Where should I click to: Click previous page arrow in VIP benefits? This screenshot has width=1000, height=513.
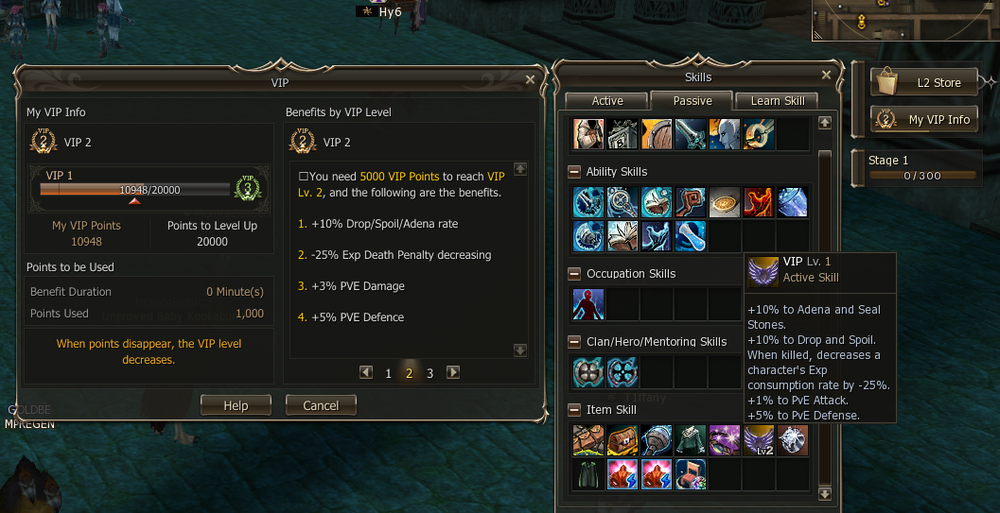[x=366, y=372]
